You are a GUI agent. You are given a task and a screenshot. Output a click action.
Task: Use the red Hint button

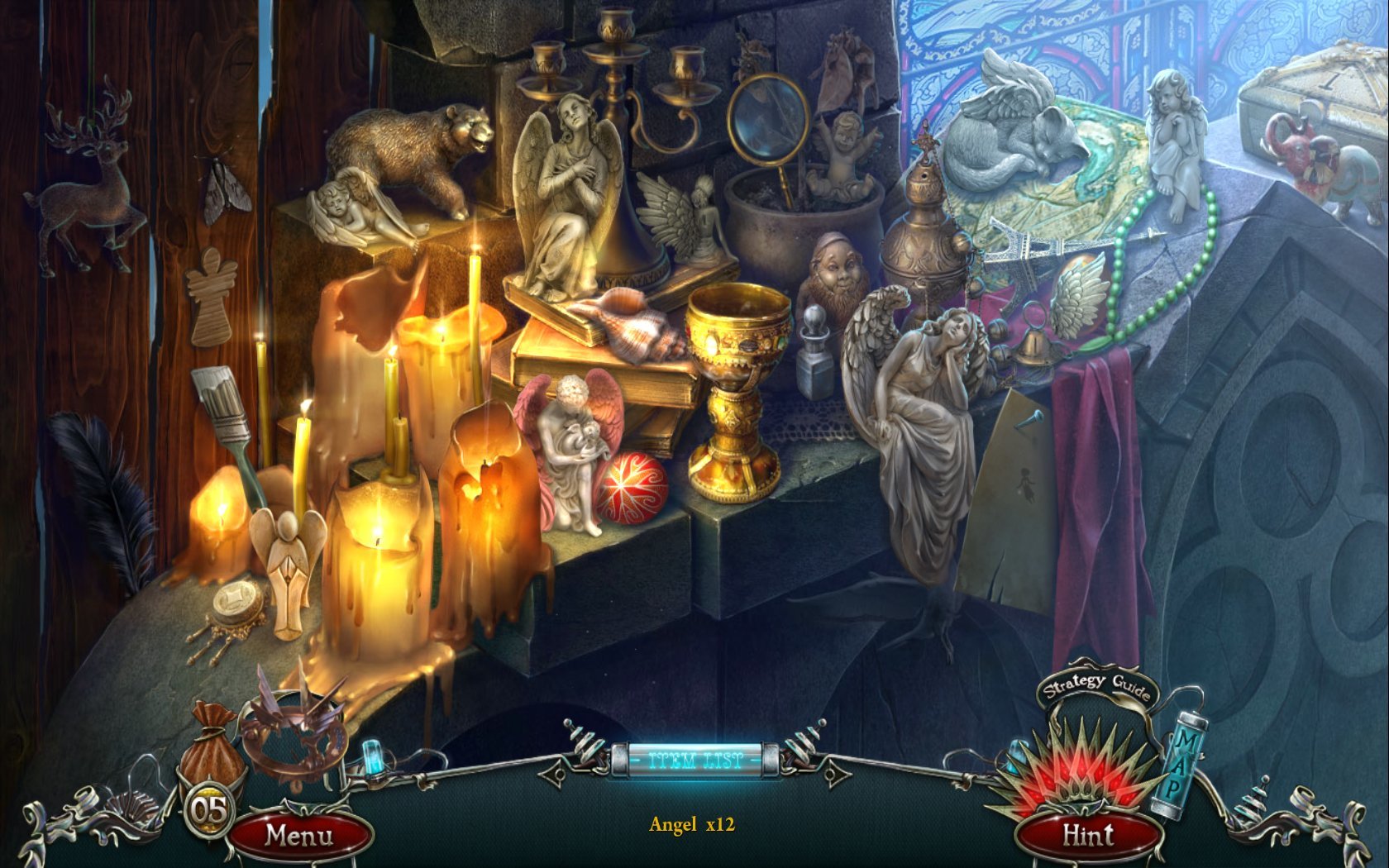point(1087,834)
